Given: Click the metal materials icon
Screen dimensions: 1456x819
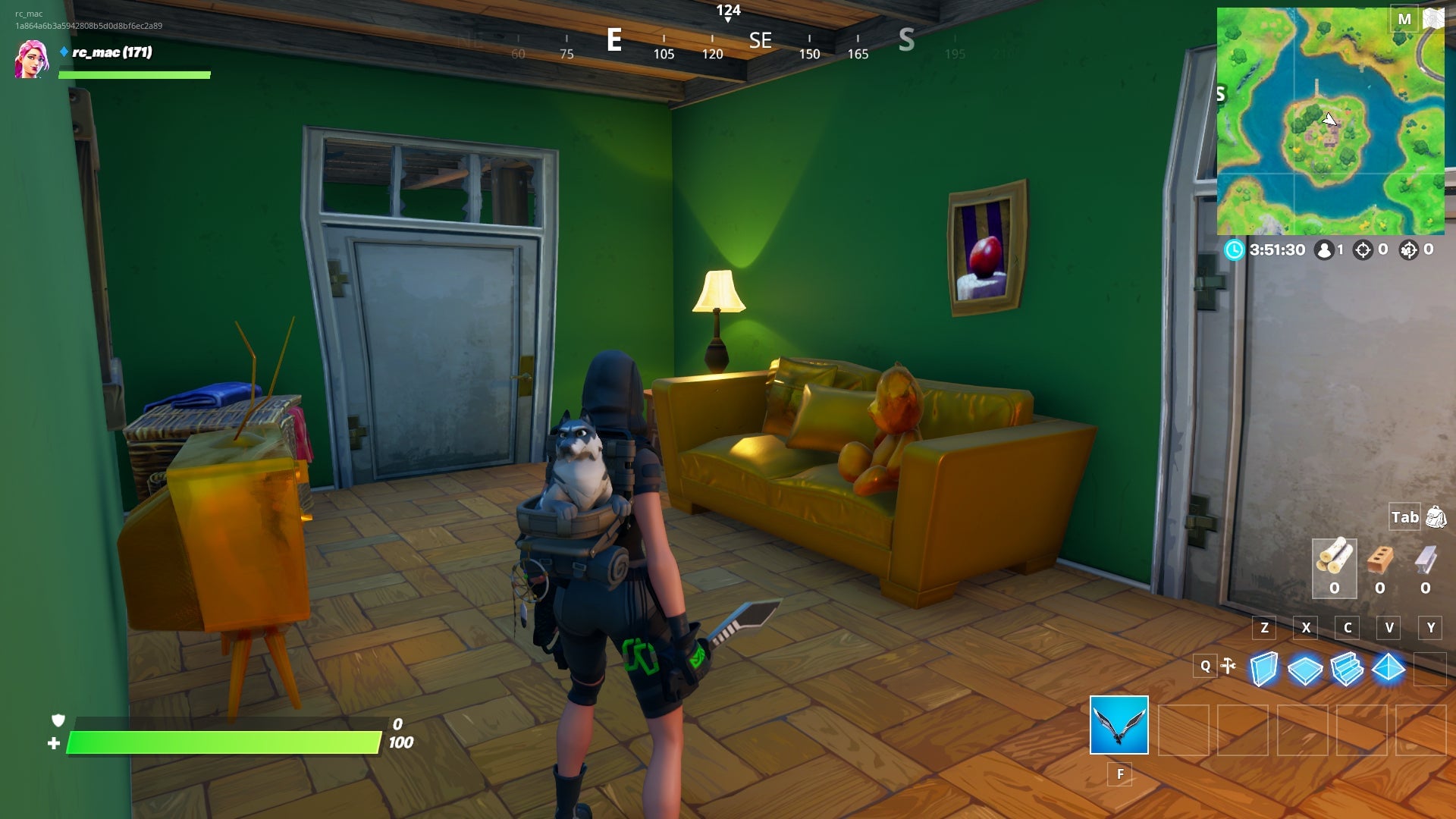Looking at the screenshot, I should (x=1426, y=560).
